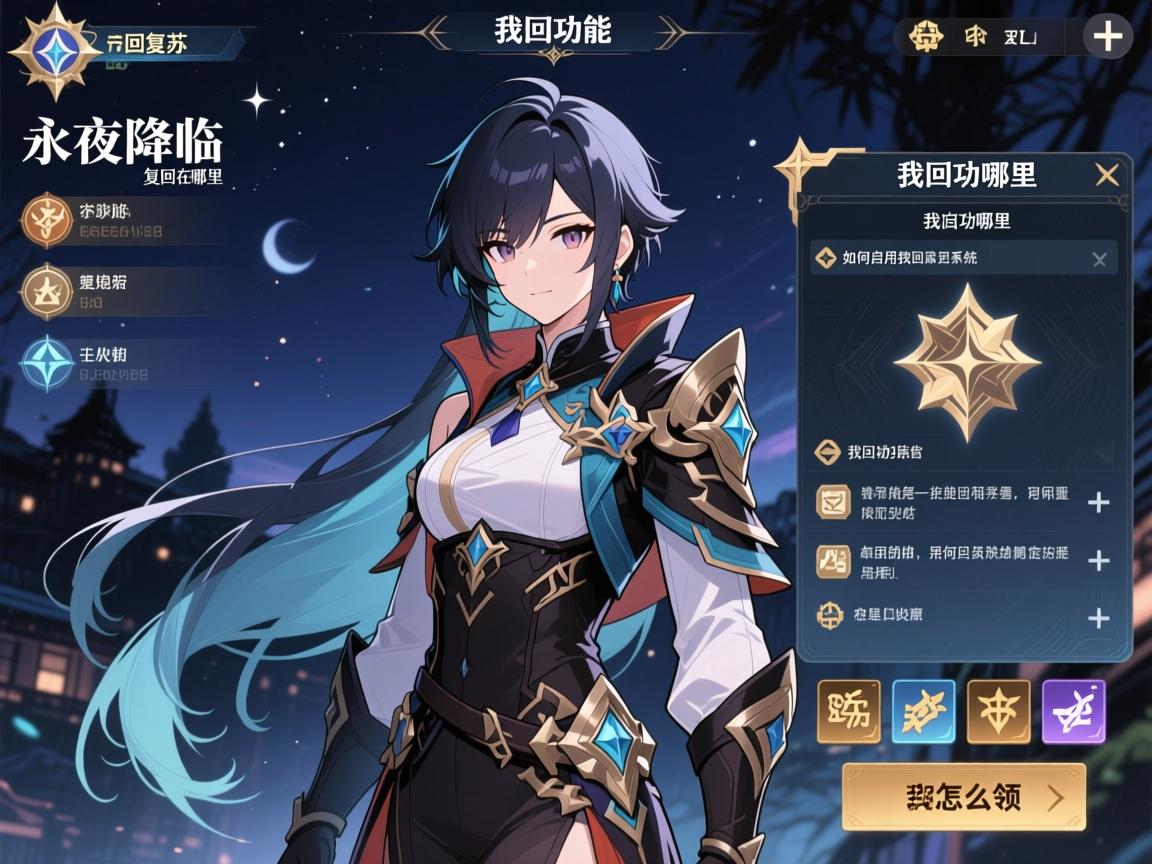Screen dimensions: 1152x864
Task: Expand the first list entry's plus sign
Action: pyautogui.click(x=1098, y=502)
